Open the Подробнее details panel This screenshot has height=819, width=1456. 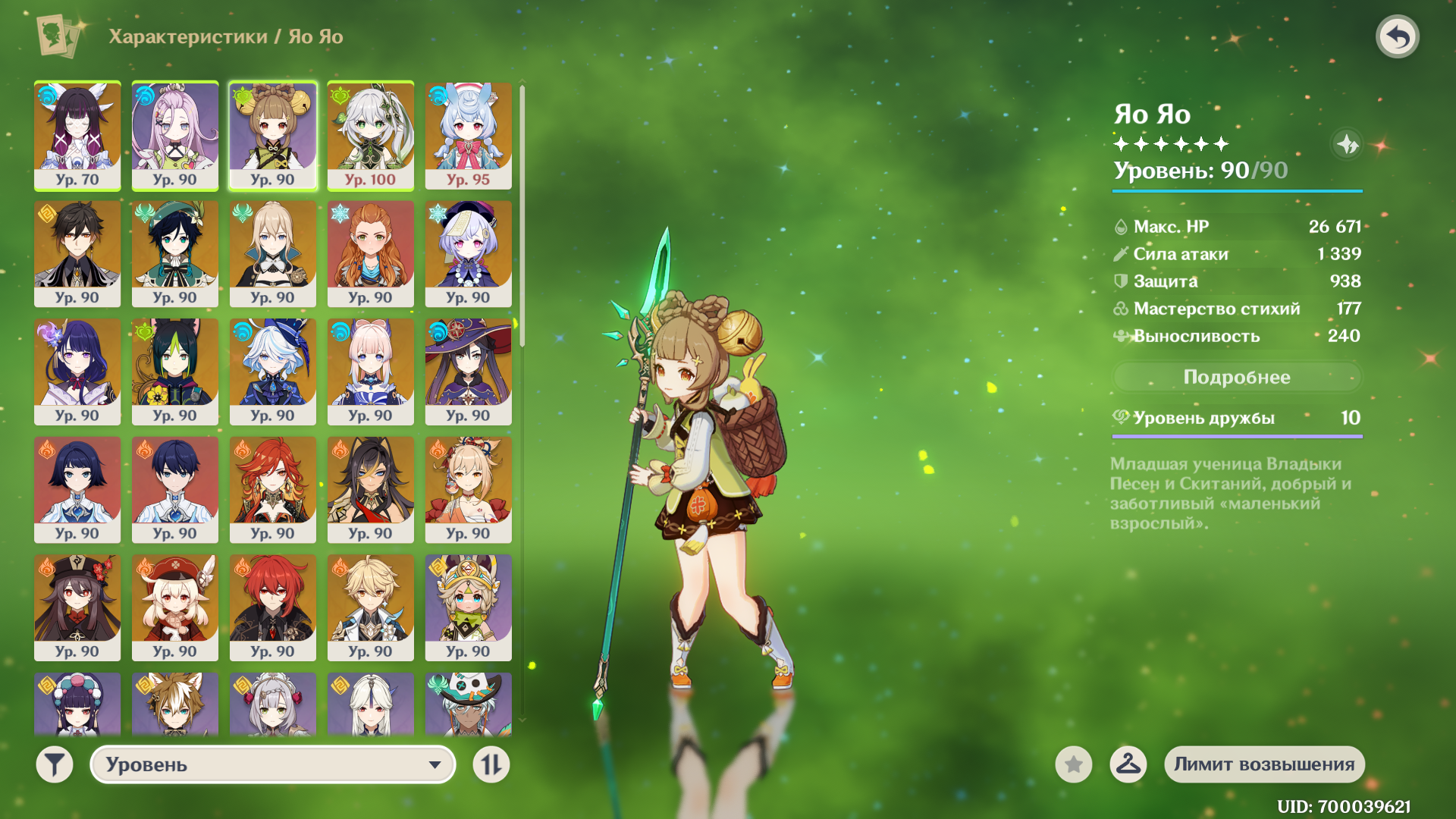pos(1236,377)
